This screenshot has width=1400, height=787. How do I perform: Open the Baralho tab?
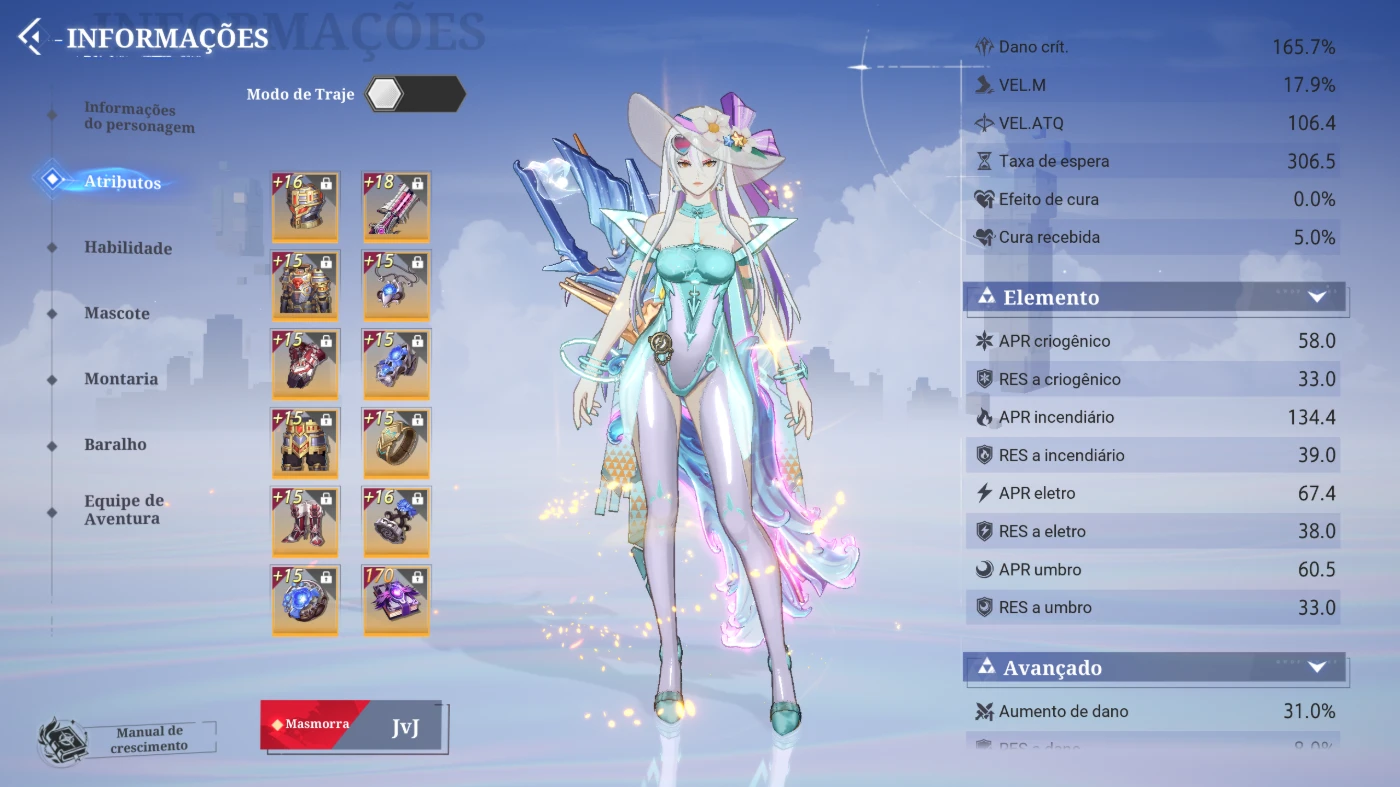115,444
